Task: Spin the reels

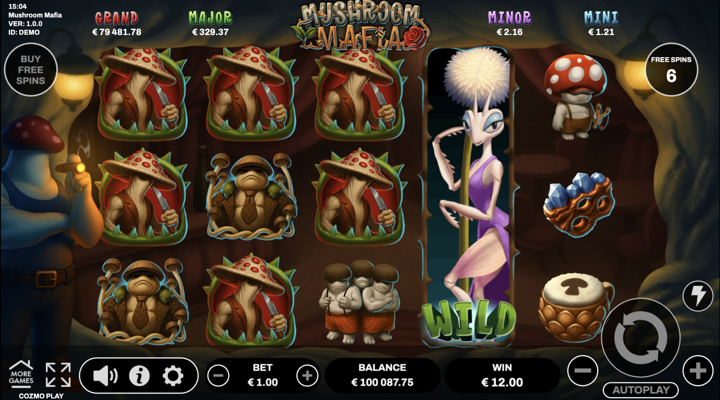Action: (640, 338)
